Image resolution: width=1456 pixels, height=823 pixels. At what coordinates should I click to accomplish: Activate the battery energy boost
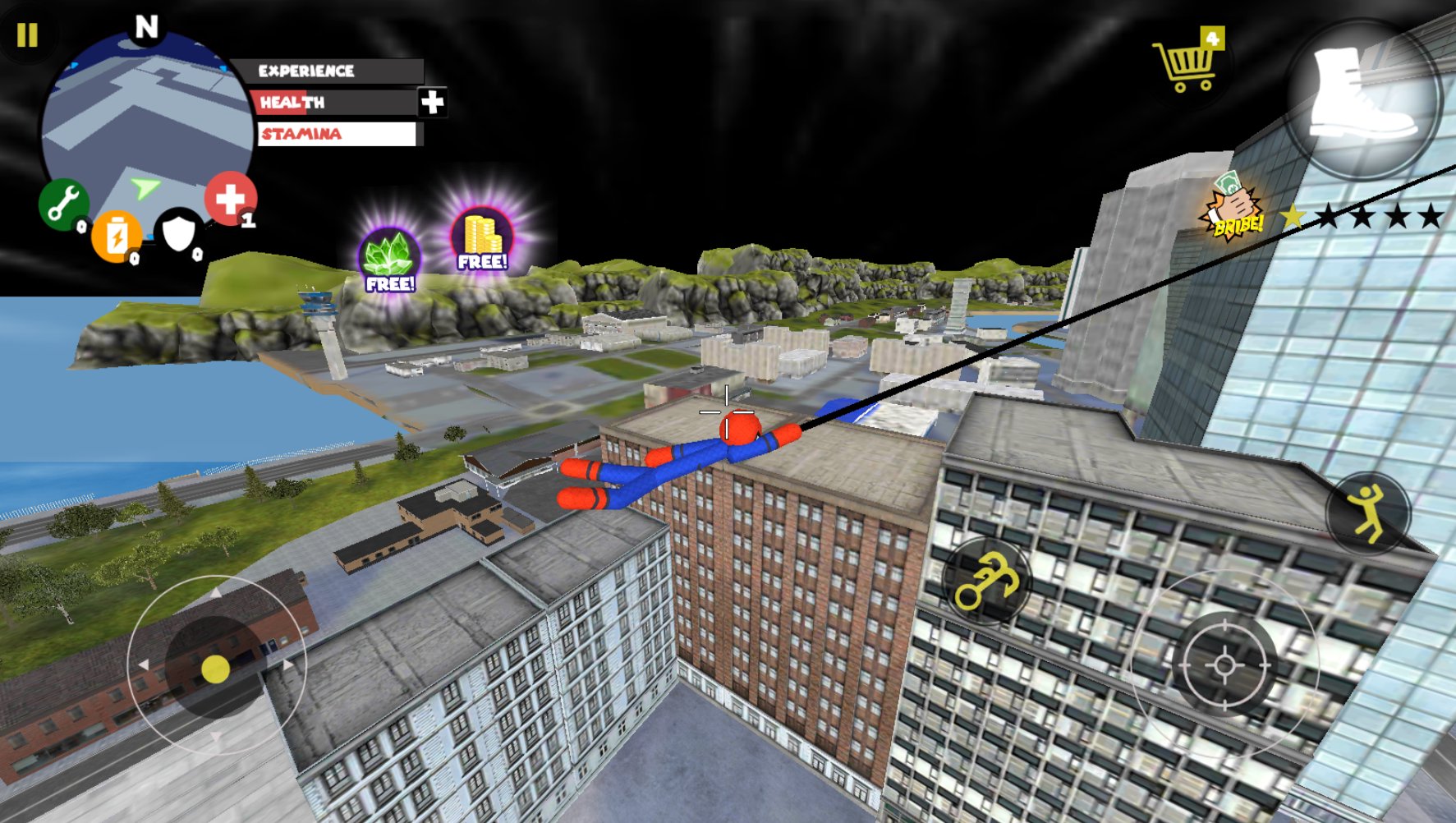click(x=117, y=237)
